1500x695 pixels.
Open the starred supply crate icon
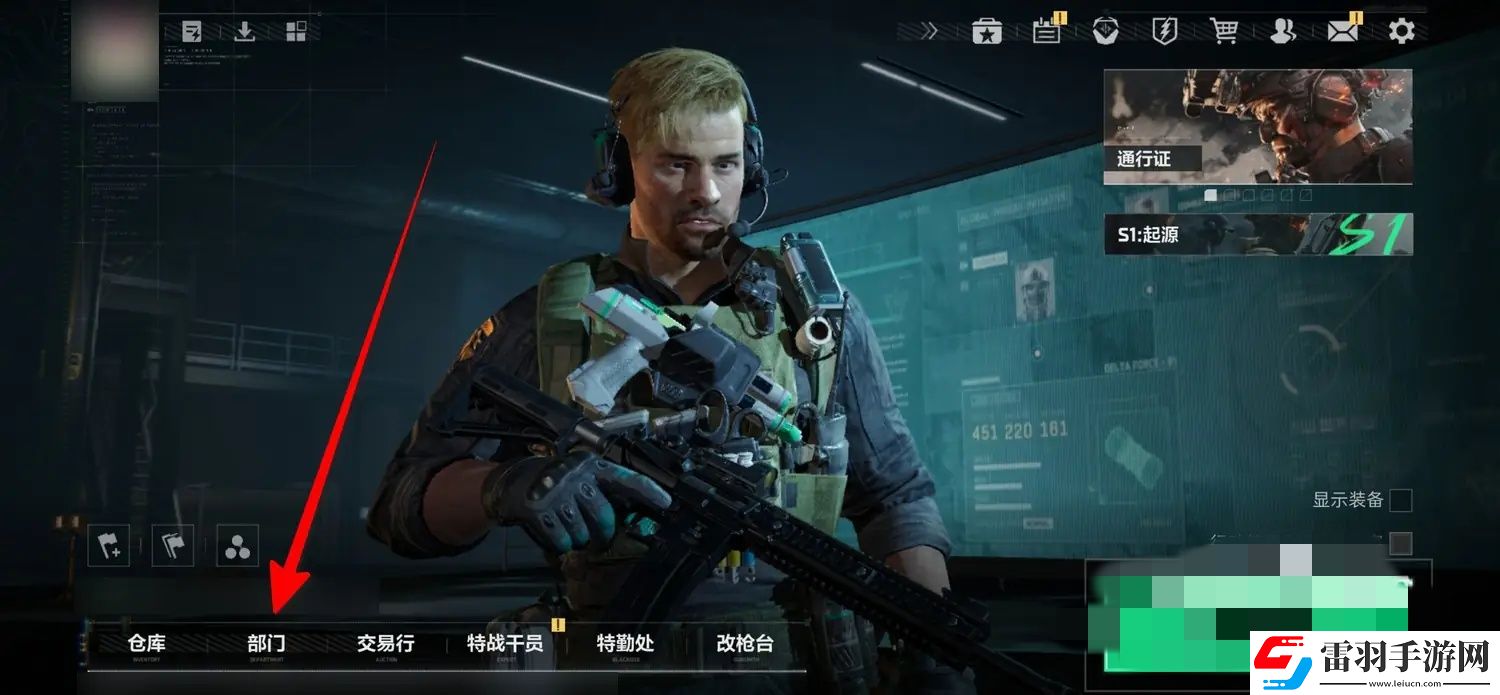point(987,31)
